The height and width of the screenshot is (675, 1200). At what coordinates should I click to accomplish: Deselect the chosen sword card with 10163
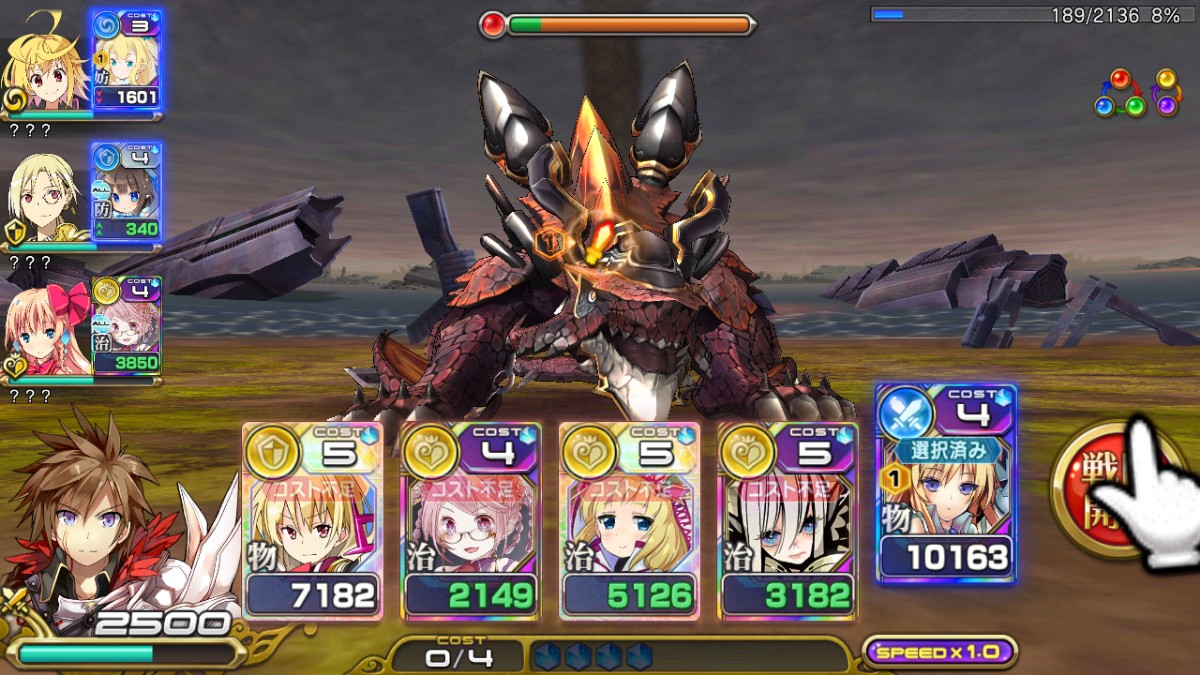pyautogui.click(x=946, y=484)
